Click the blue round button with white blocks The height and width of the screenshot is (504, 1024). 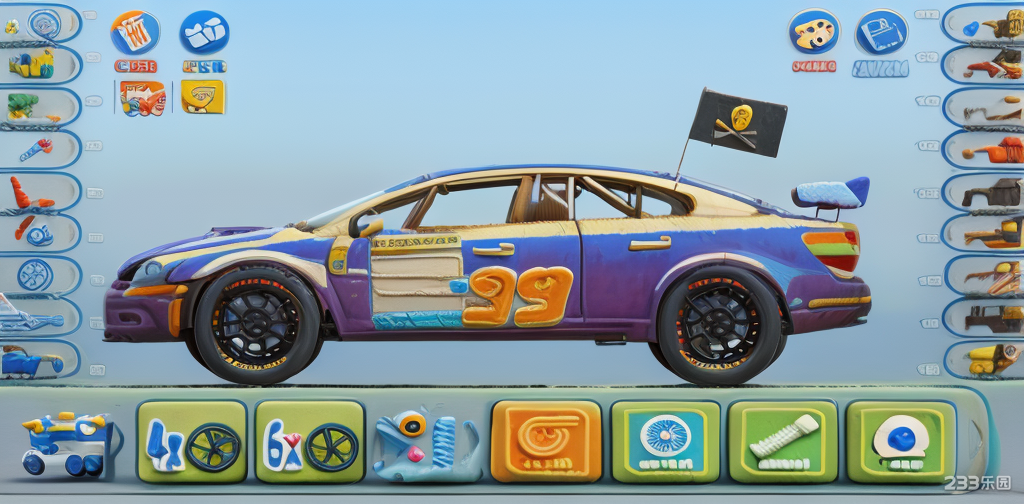pyautogui.click(x=204, y=32)
